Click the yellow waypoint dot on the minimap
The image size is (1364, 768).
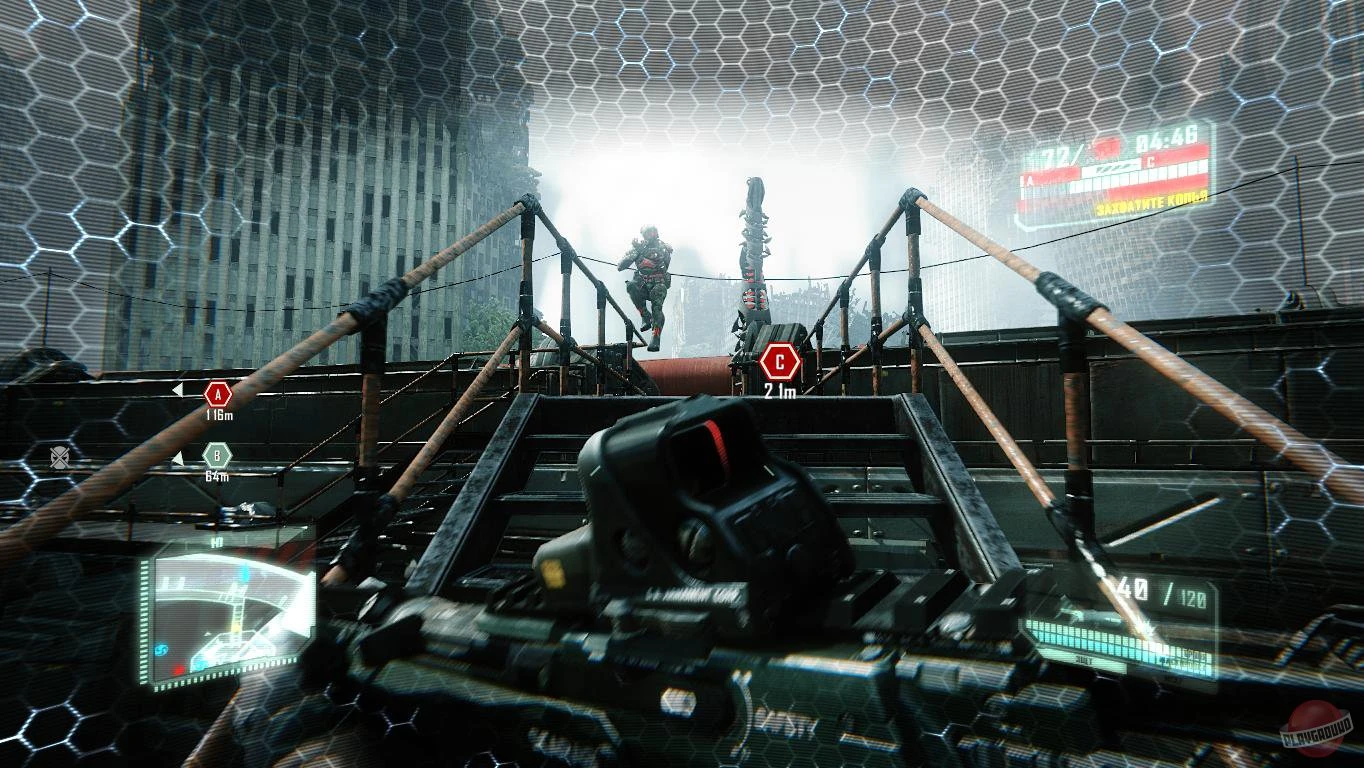(x=237, y=628)
